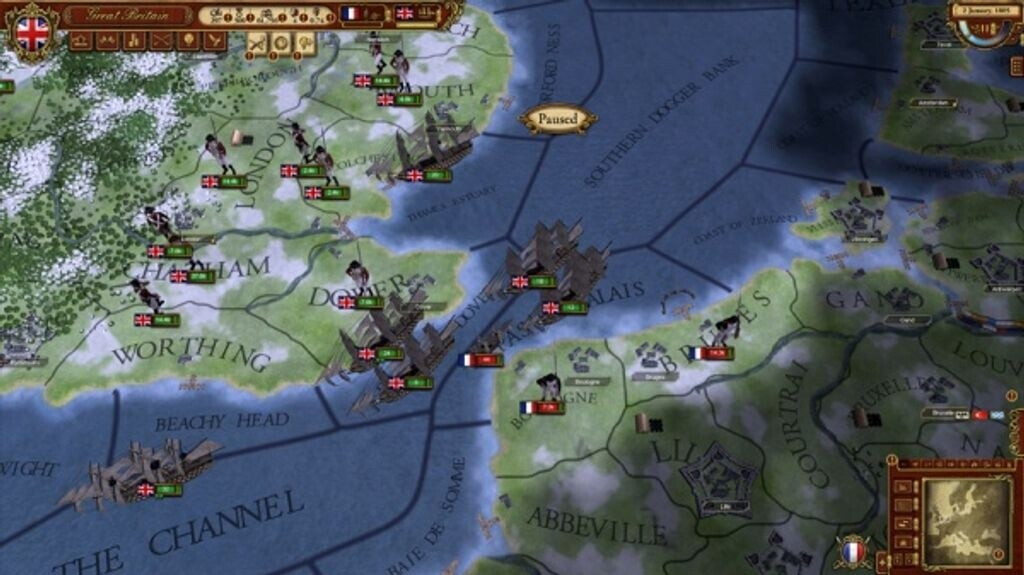This screenshot has width=1024, height=575.
Task: Open the French flag crossed-swords shield
Action: 852,552
